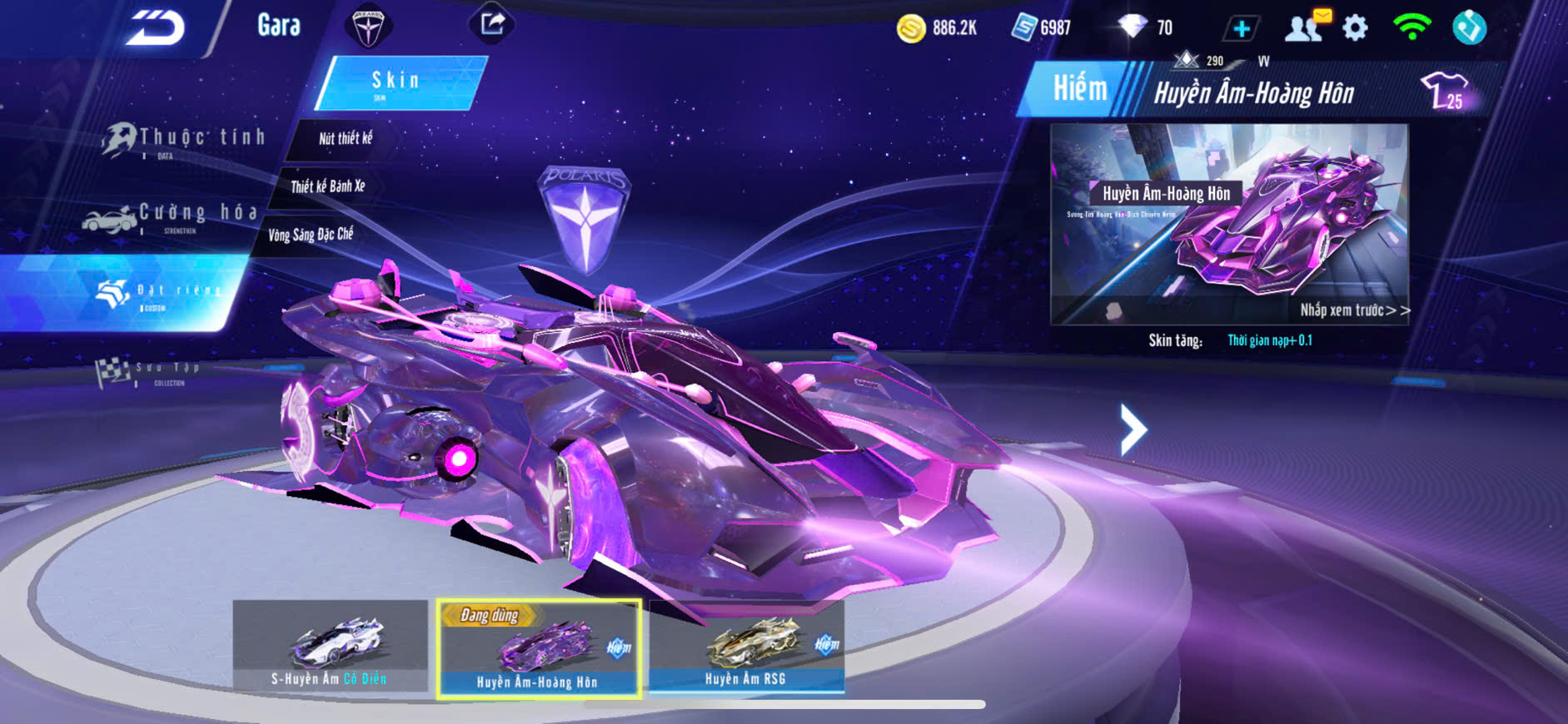Open the Nút thiết kế option
1568x724 pixels.
(345, 138)
